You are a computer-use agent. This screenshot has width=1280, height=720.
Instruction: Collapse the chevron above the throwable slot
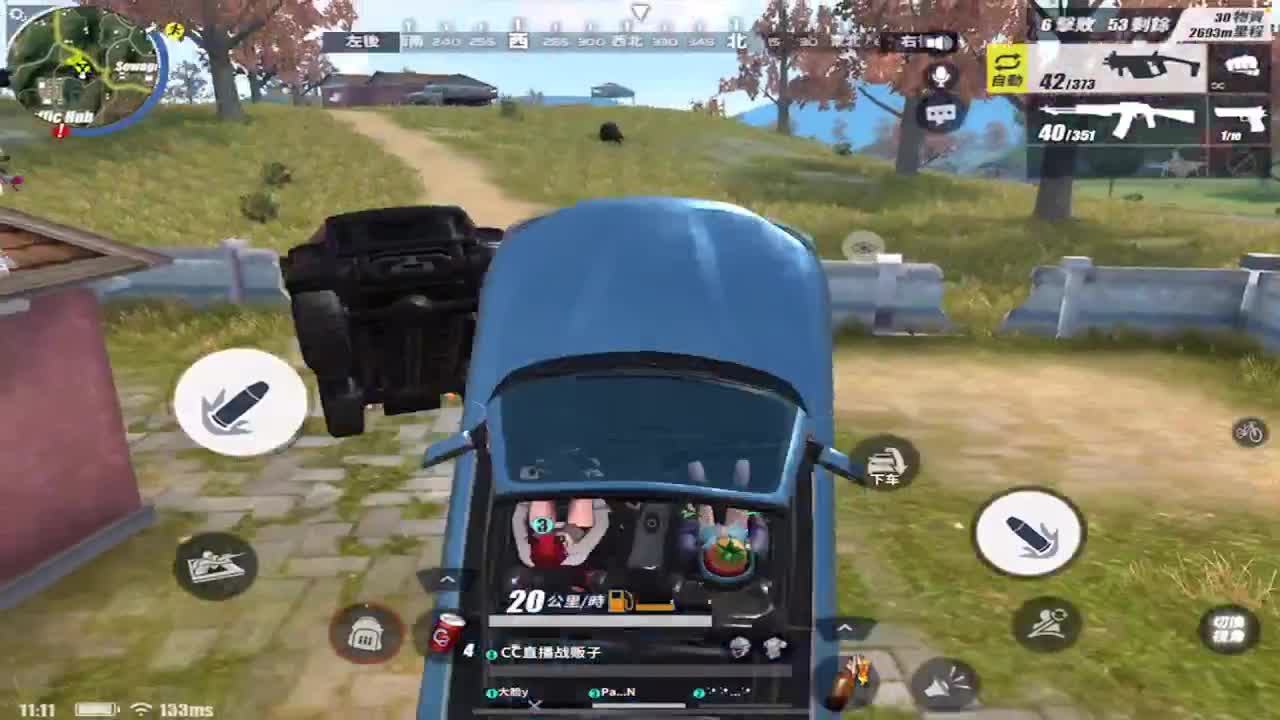pos(845,629)
